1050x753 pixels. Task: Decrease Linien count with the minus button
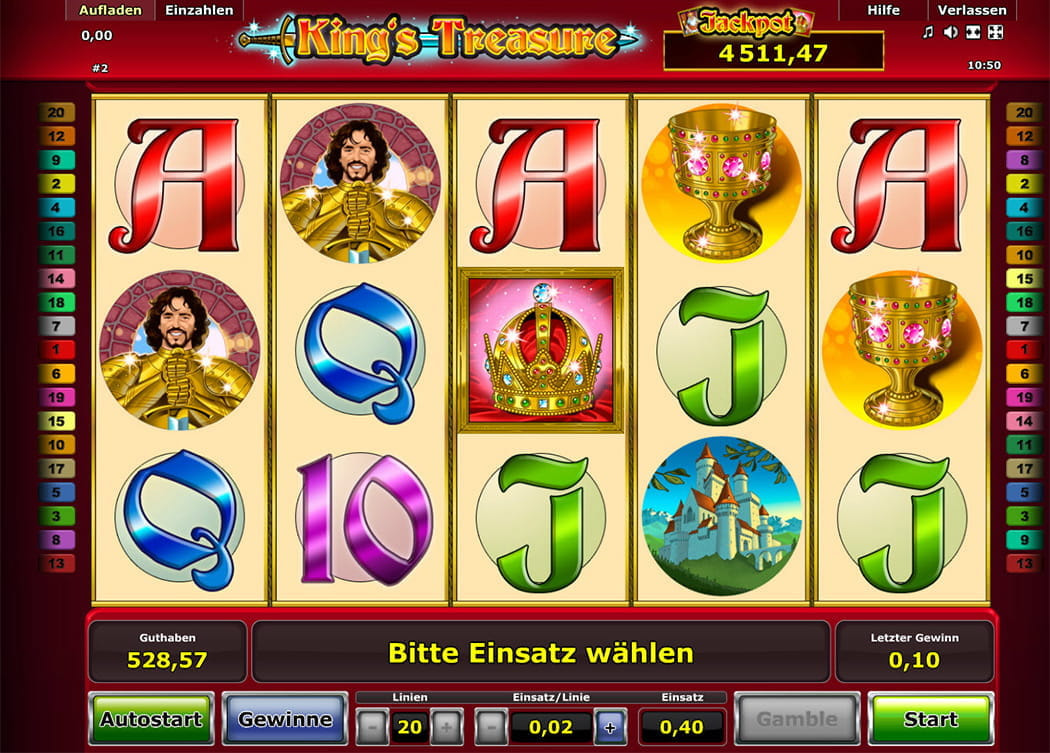[x=372, y=726]
